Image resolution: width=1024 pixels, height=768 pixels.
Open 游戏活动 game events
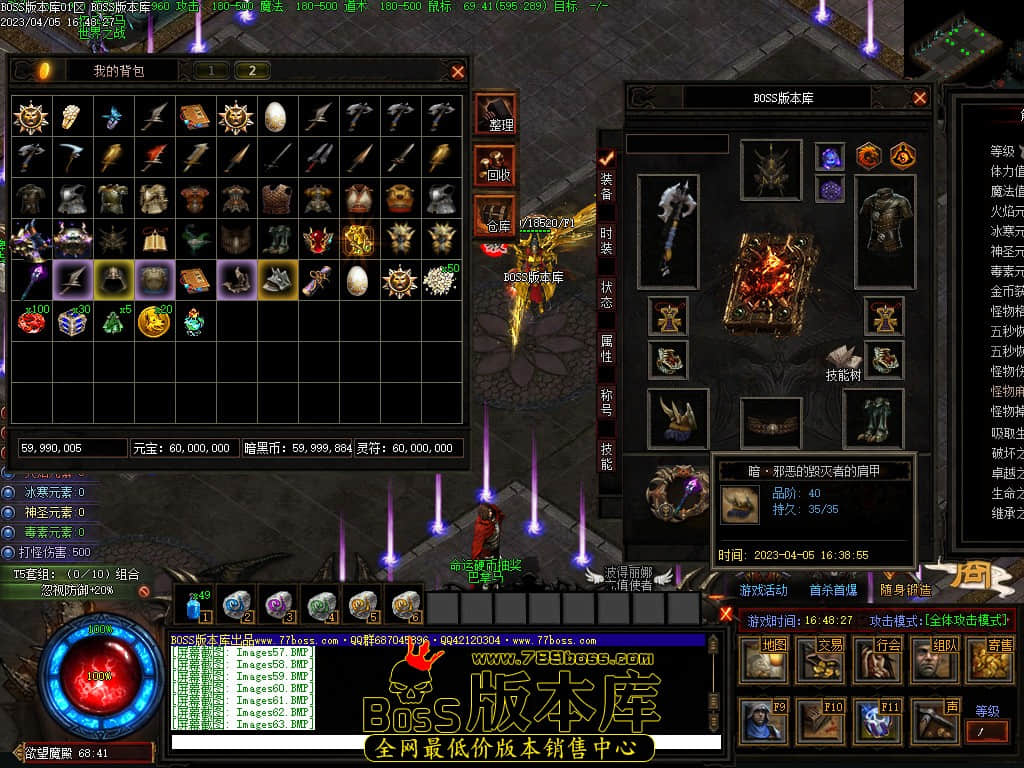[x=764, y=591]
